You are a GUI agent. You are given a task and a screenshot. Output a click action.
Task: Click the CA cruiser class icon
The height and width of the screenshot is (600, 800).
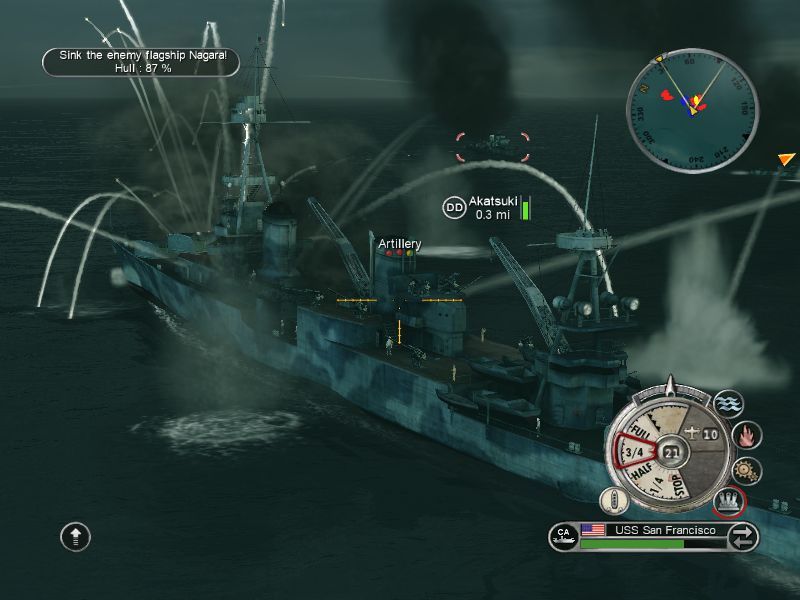pos(563,535)
